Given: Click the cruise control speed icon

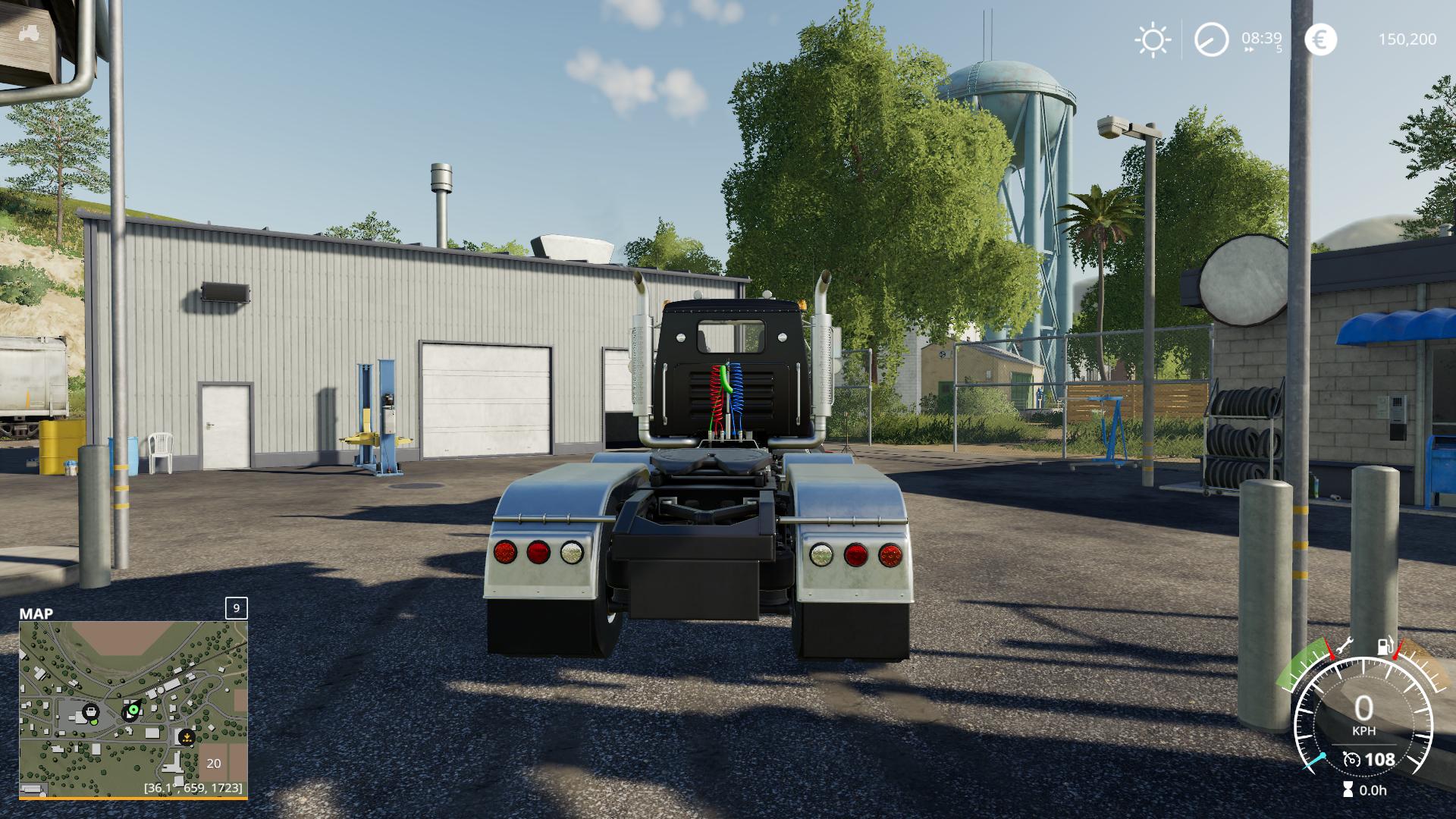Looking at the screenshot, I should tap(1351, 759).
